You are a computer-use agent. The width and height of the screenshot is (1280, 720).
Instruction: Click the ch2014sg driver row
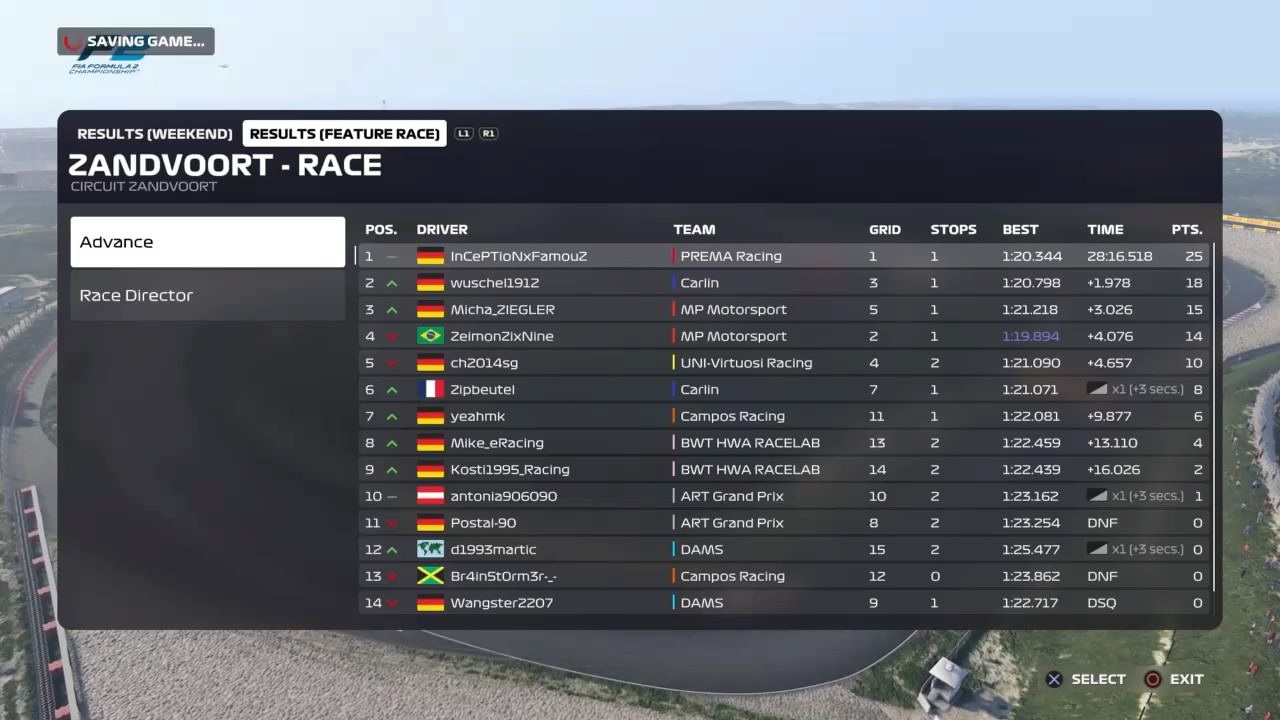point(783,363)
